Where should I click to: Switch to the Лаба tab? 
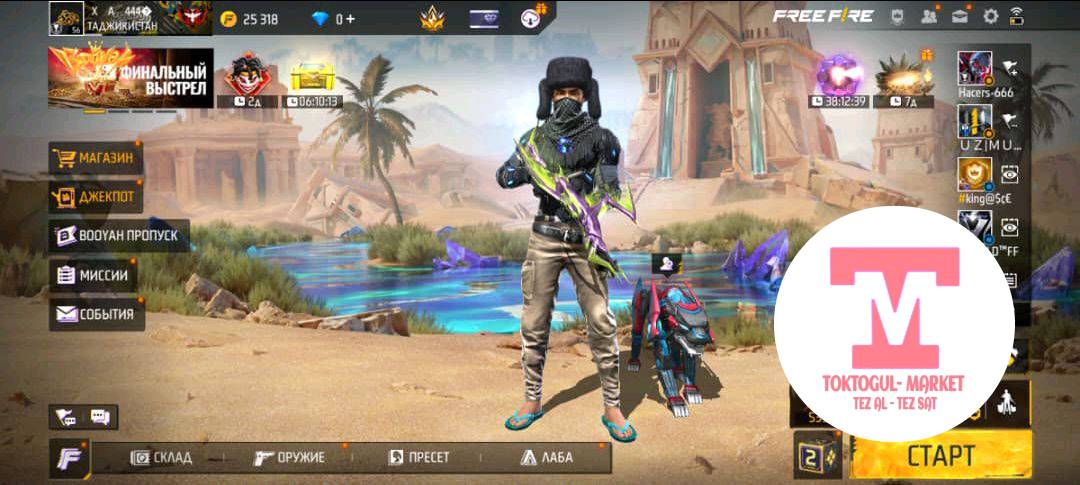tap(546, 458)
